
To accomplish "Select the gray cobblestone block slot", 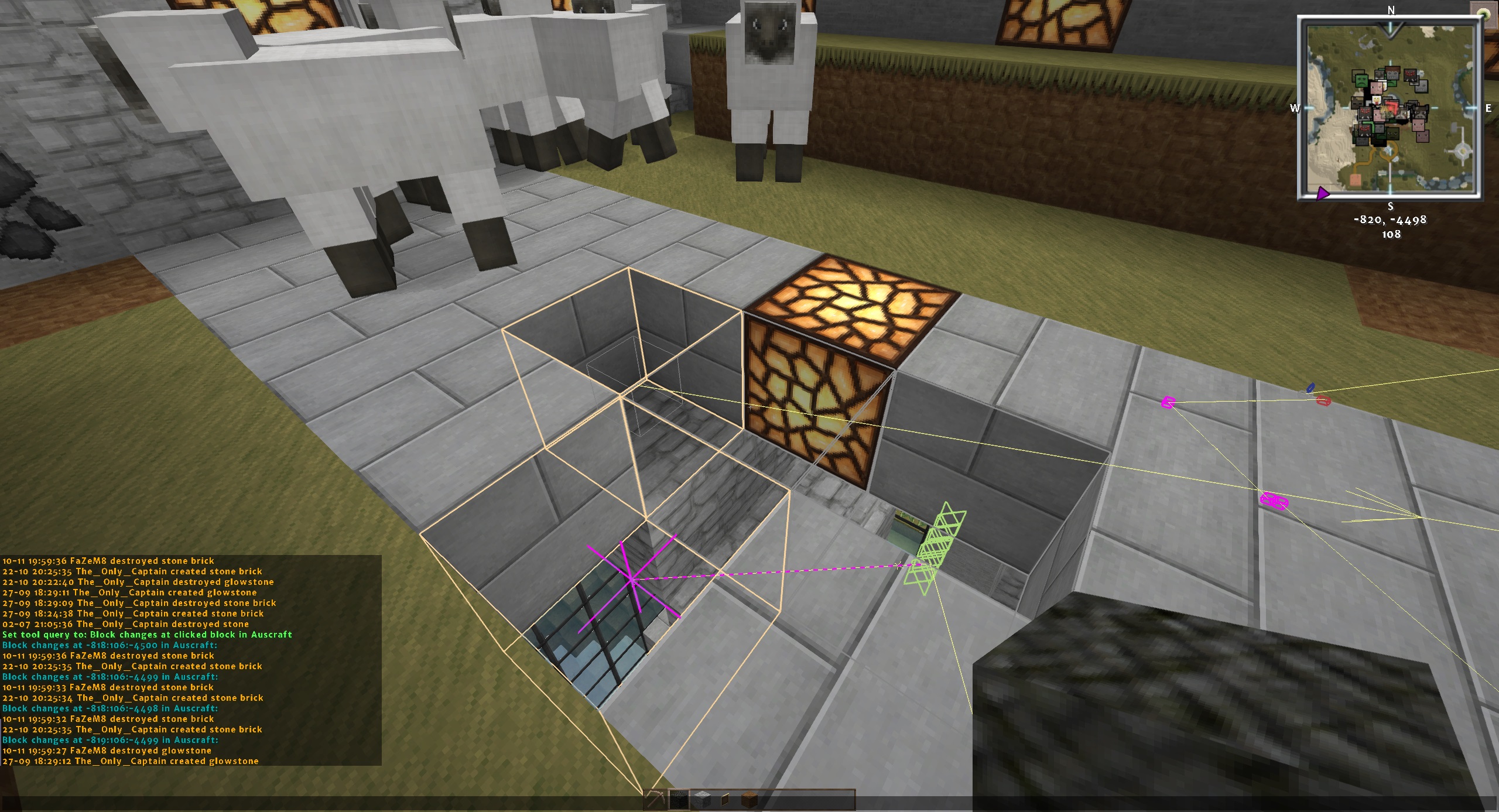I will 703,800.
